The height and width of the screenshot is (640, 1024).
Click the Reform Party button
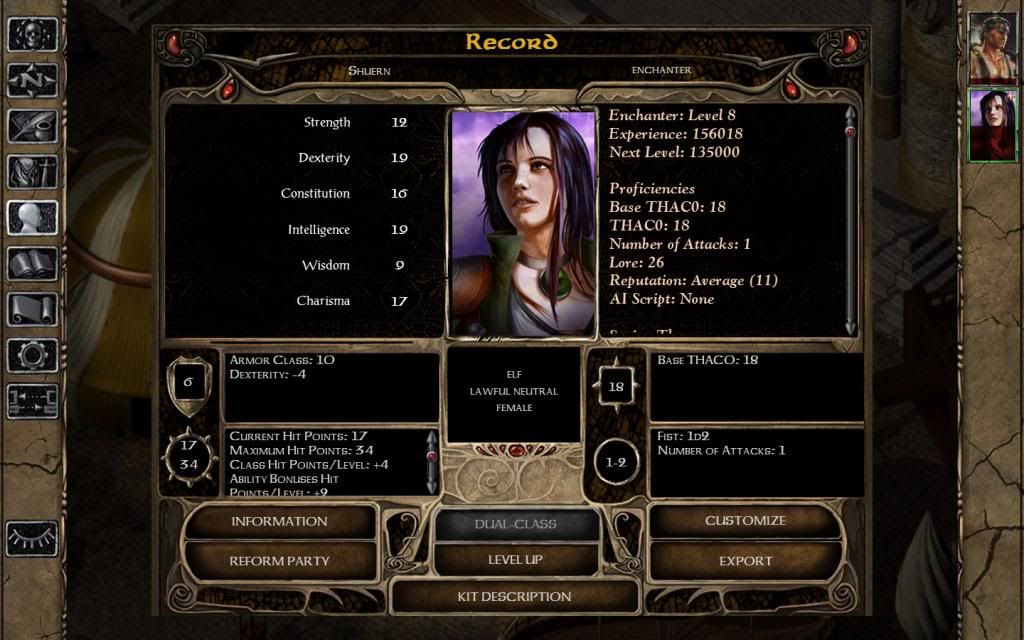pyautogui.click(x=279, y=561)
